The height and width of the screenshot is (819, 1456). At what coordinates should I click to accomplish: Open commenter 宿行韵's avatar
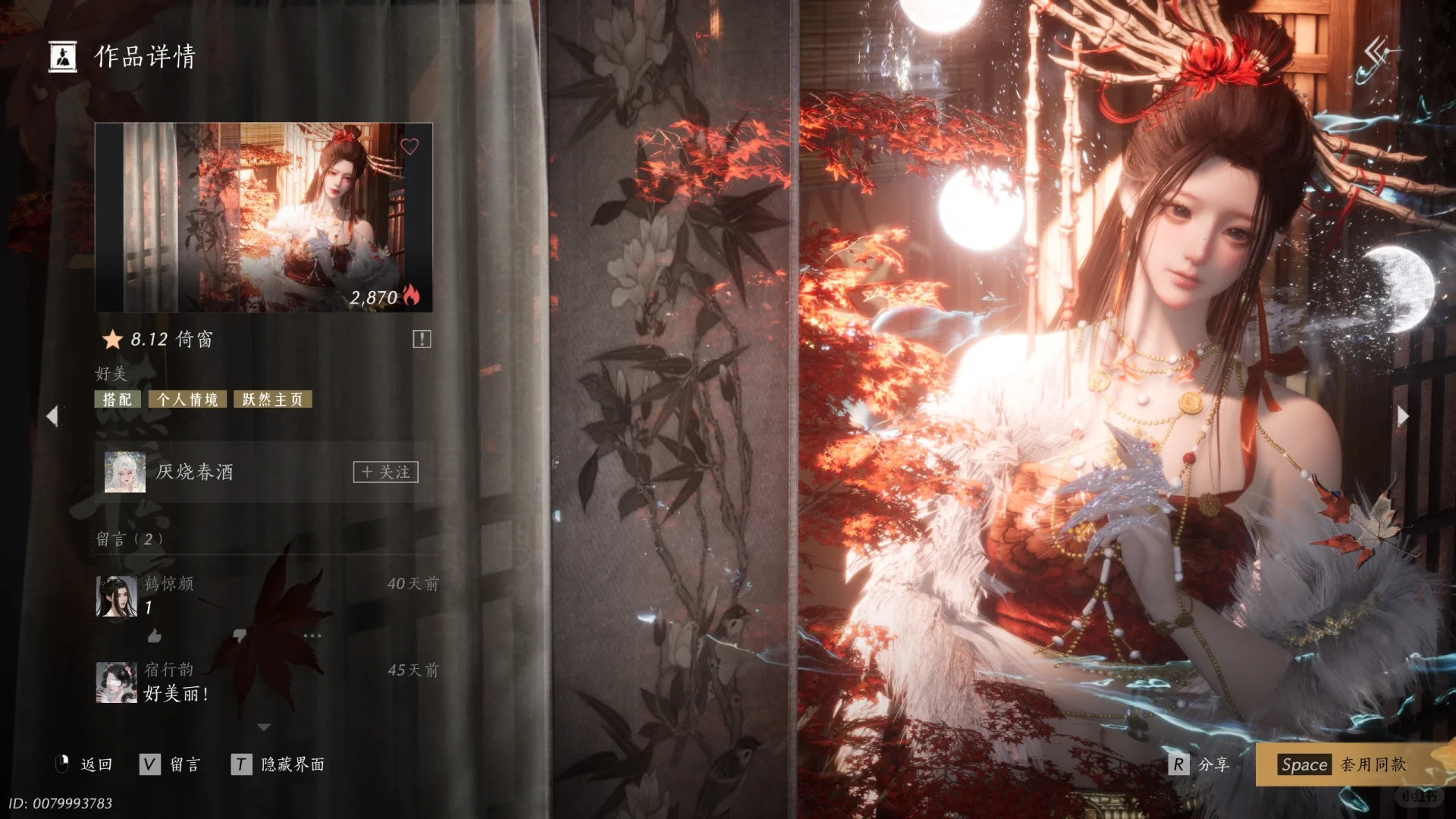[116, 682]
